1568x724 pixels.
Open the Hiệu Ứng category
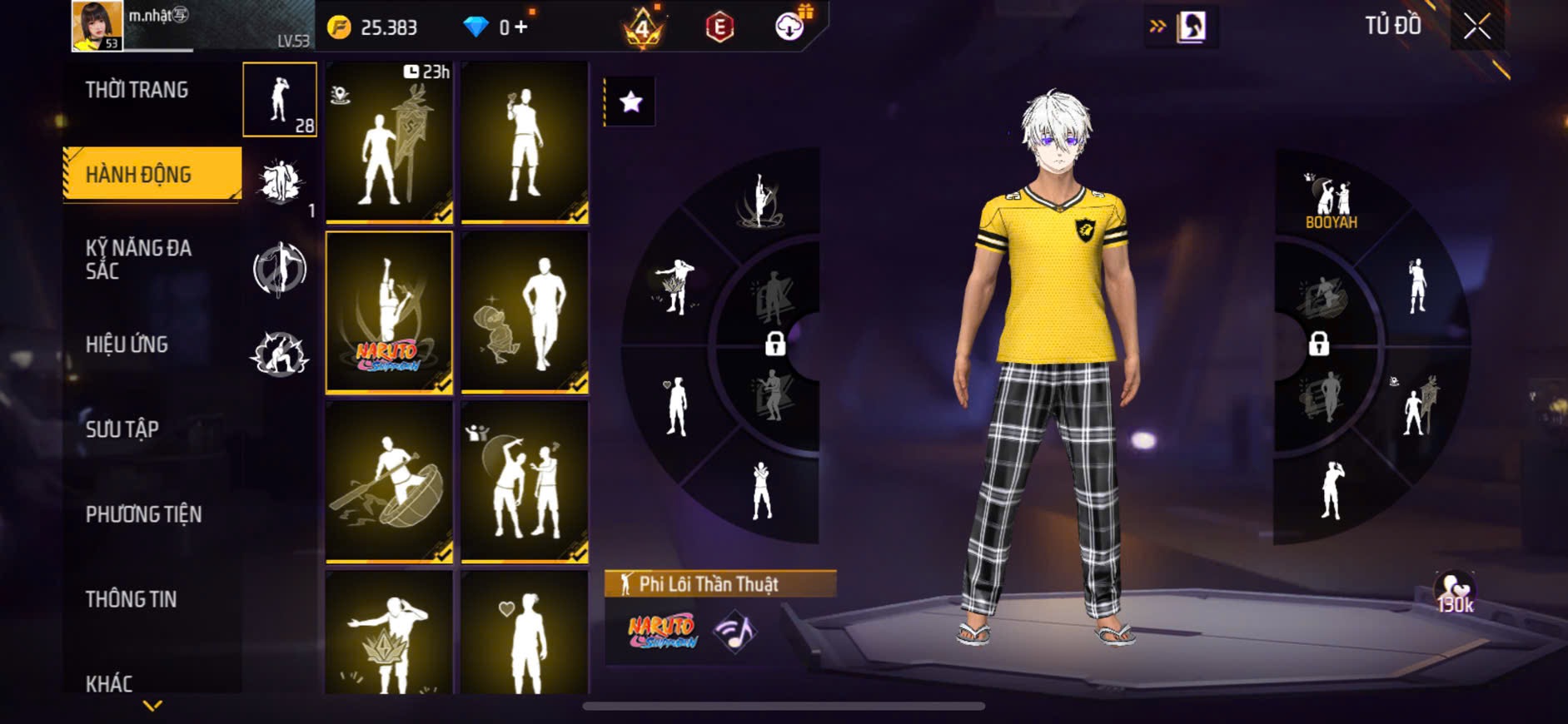coord(127,345)
